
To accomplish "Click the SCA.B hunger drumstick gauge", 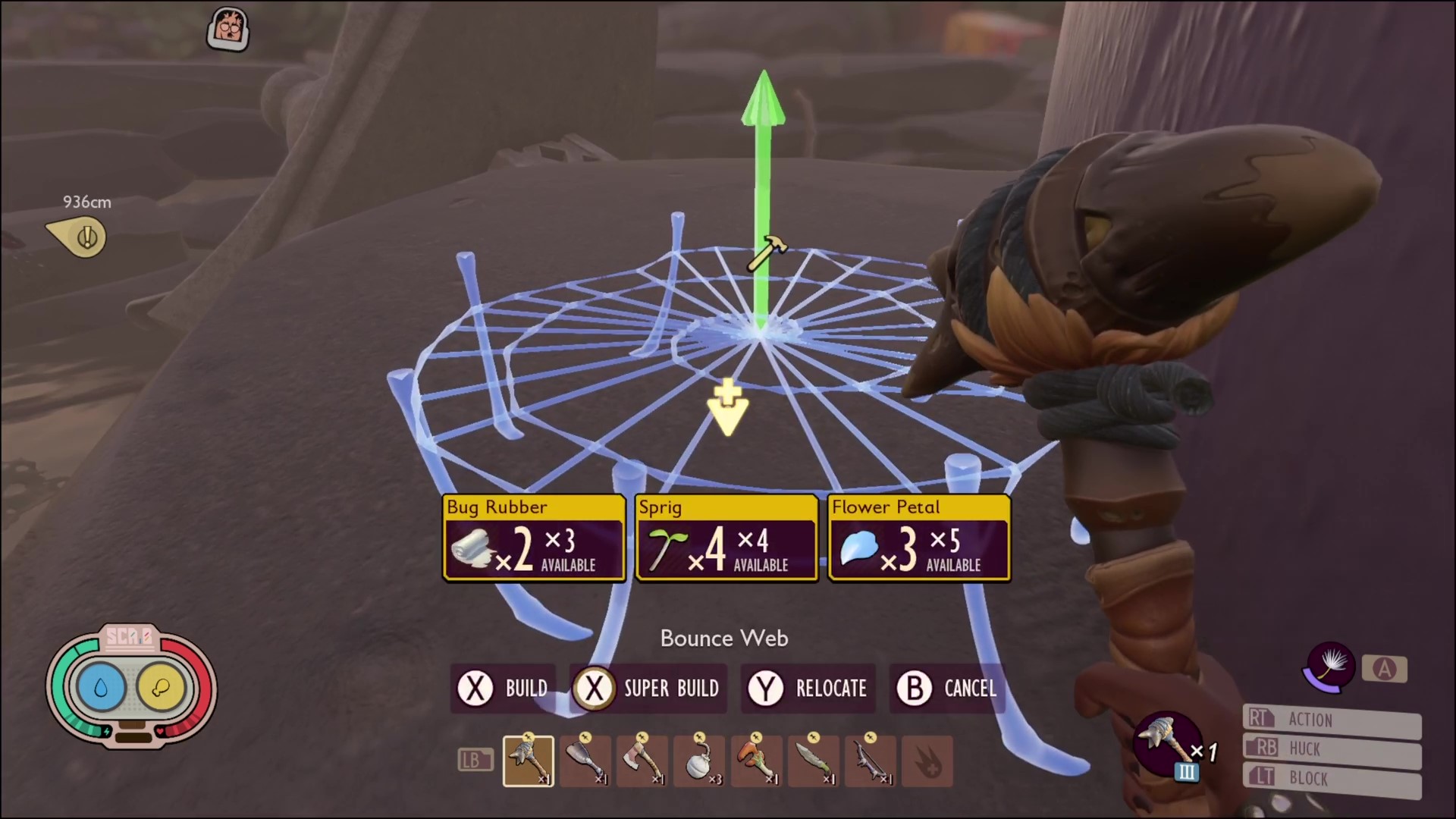I will [161, 687].
